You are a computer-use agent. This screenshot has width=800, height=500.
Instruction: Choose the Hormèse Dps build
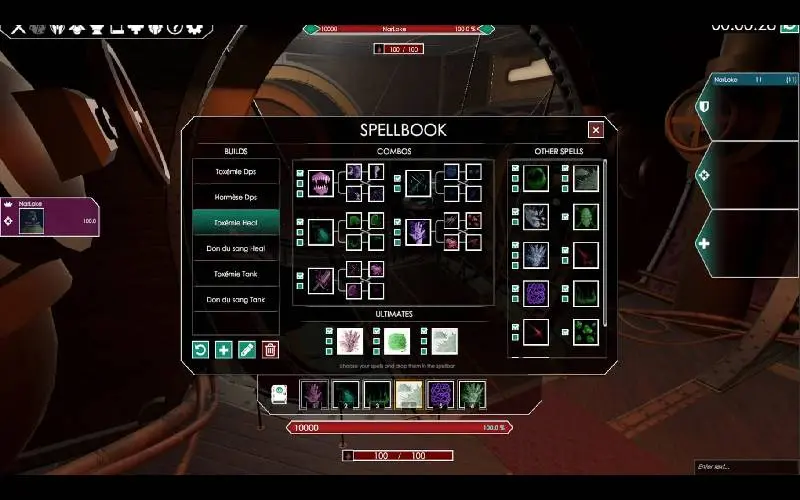click(x=235, y=197)
